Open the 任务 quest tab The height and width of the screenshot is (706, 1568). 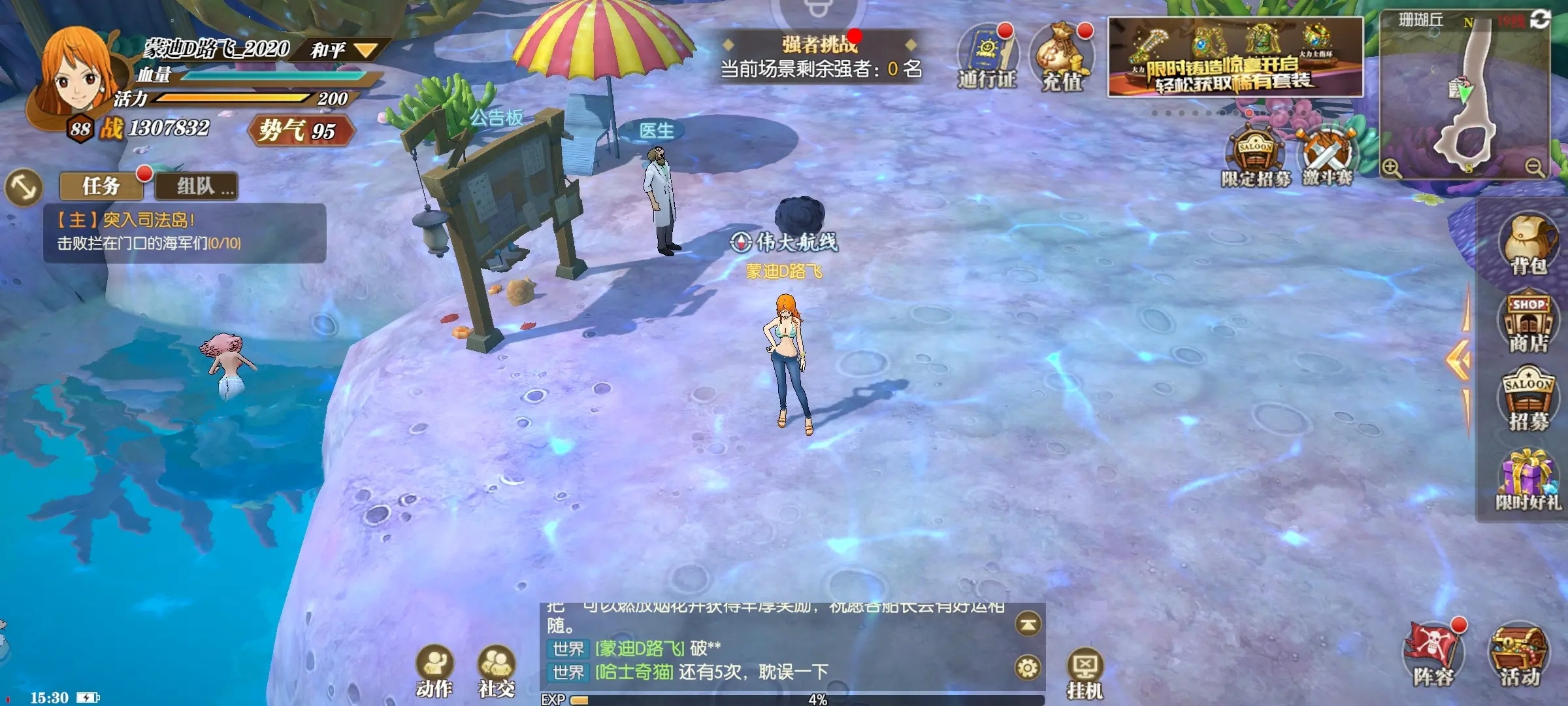tap(101, 186)
